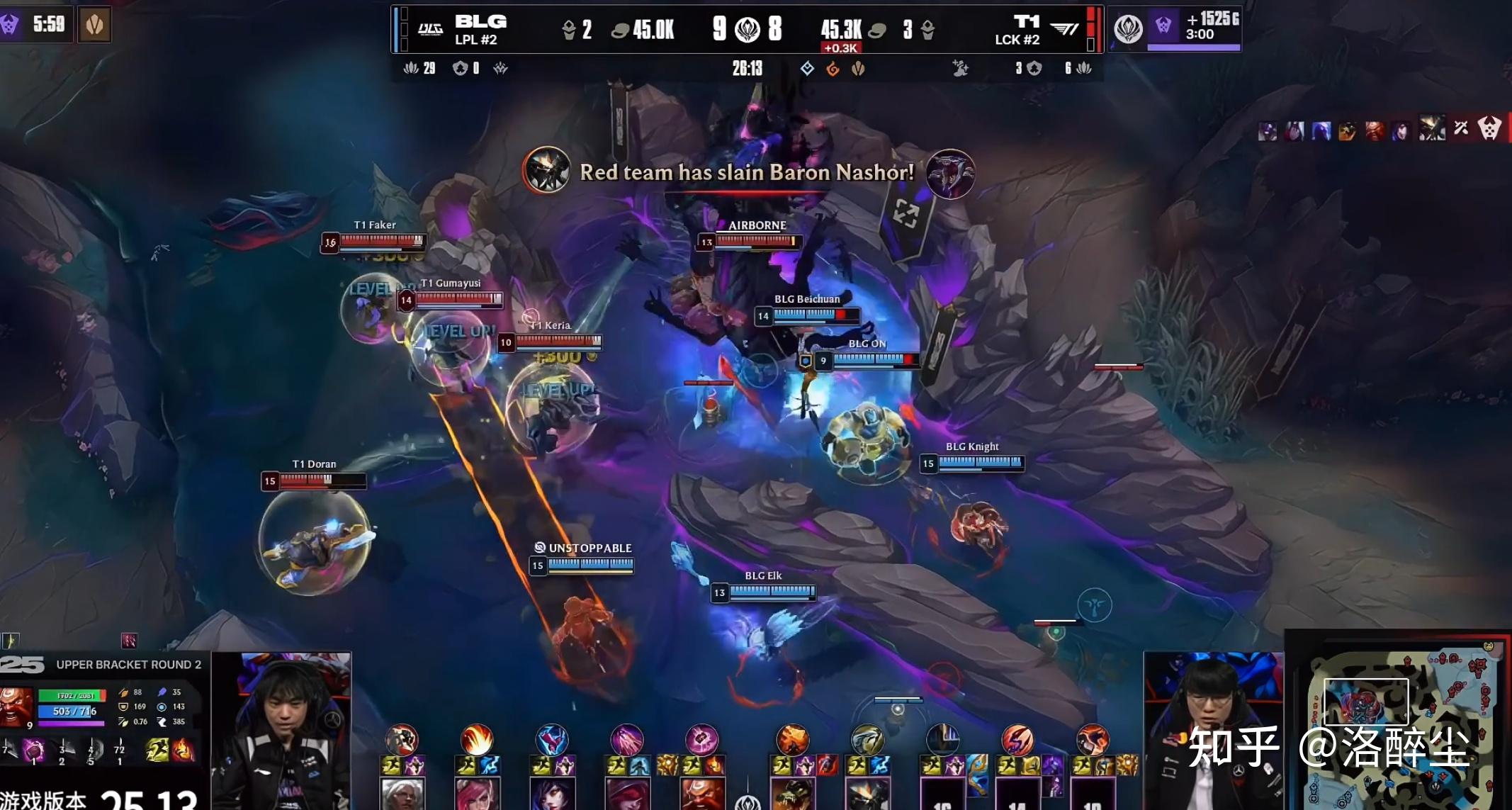Select the purple barrel ability in Gragas's panel
The image size is (1512, 810).
(33, 750)
